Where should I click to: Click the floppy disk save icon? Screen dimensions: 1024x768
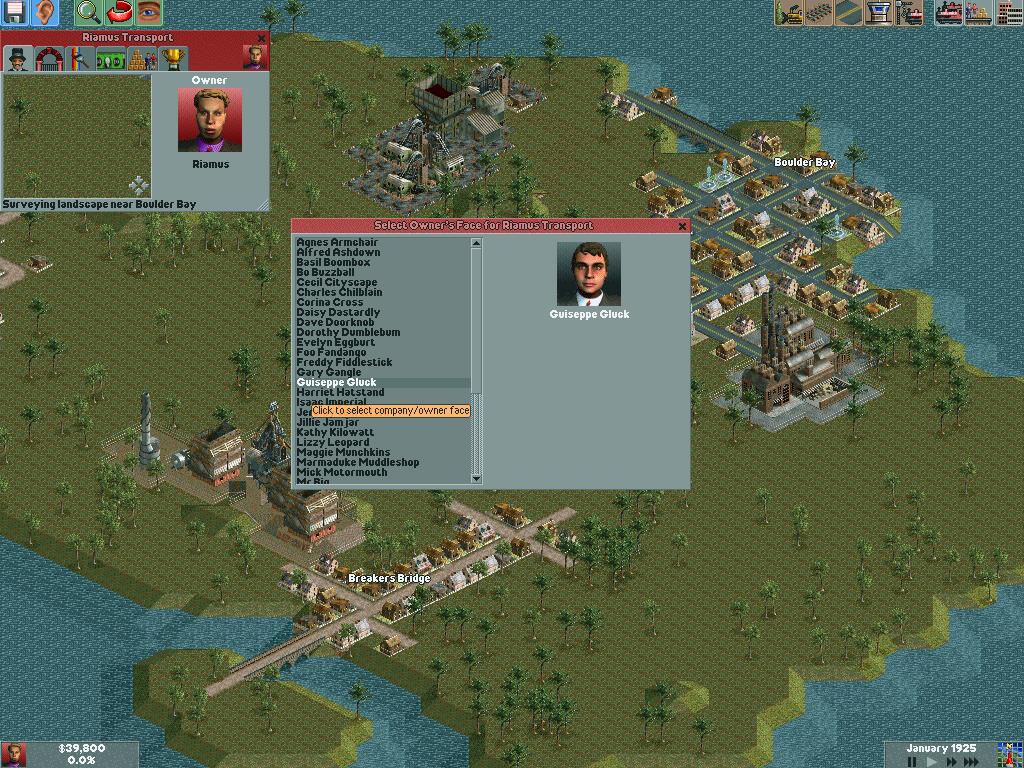(15, 13)
